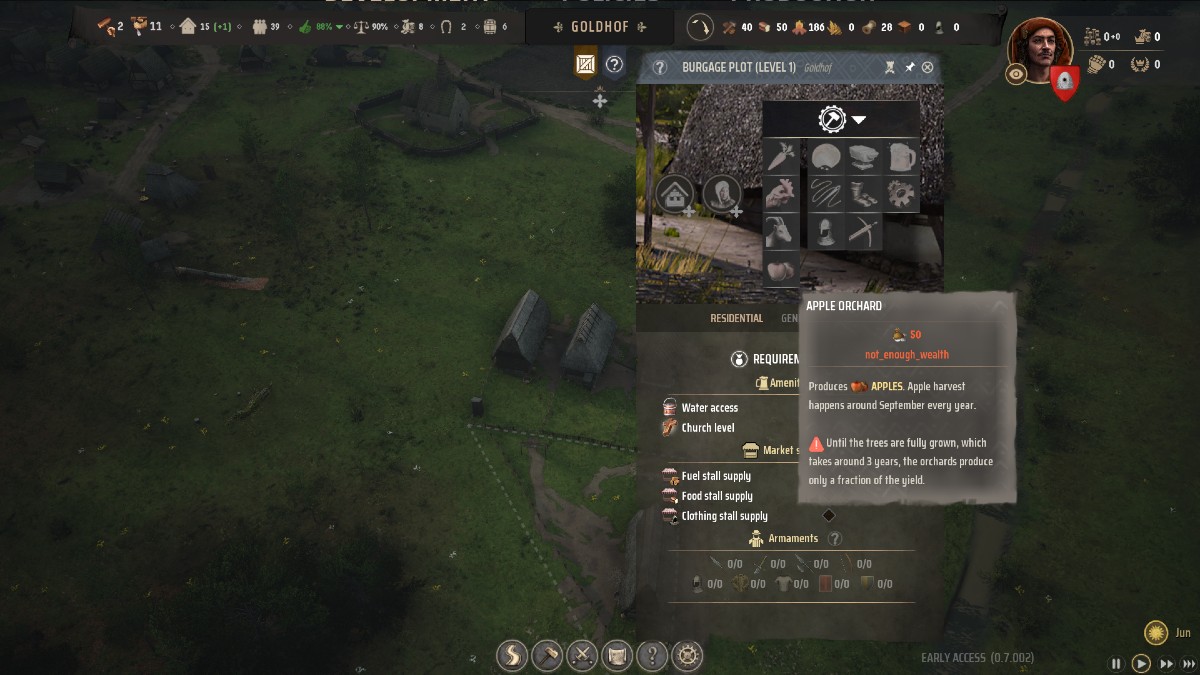Switch to the Residential tab
This screenshot has width=1200, height=675.
click(736, 318)
